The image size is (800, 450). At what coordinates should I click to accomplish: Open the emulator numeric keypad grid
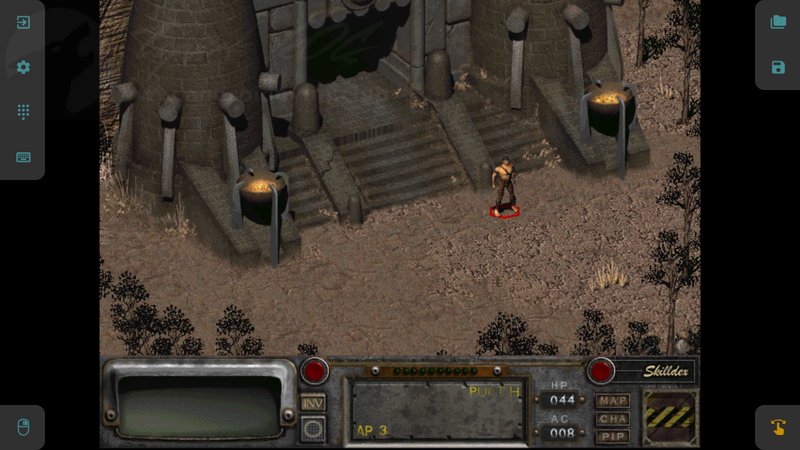click(x=23, y=112)
